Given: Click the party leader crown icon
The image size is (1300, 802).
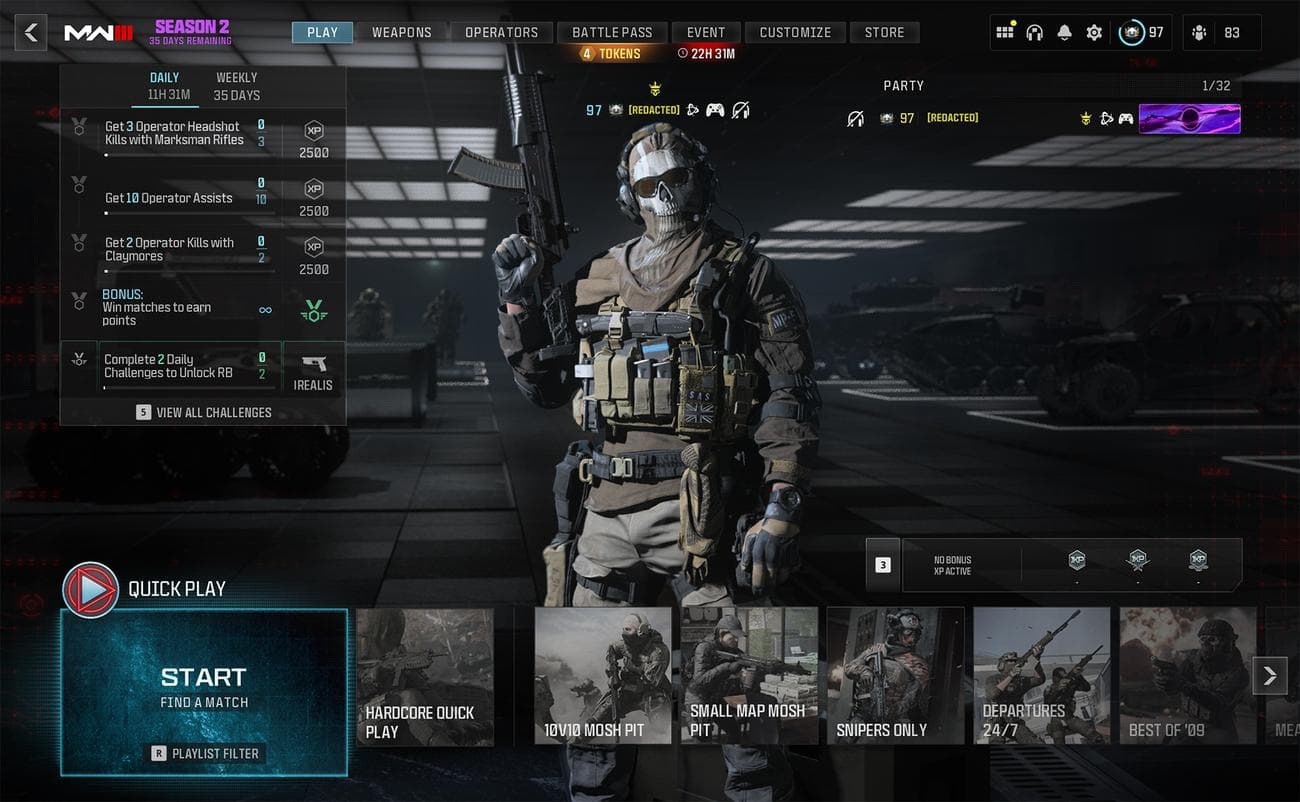Looking at the screenshot, I should (1086, 118).
